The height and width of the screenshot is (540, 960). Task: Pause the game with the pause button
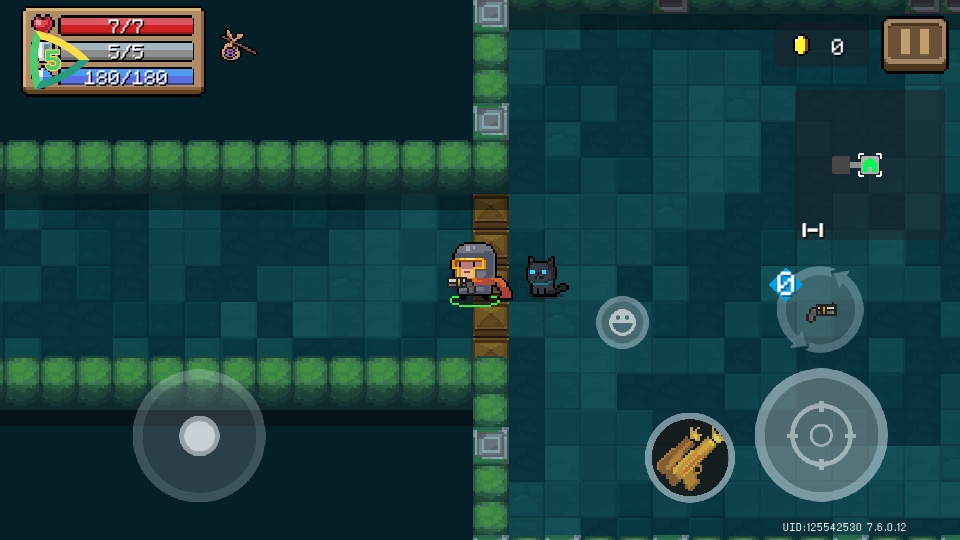click(915, 44)
